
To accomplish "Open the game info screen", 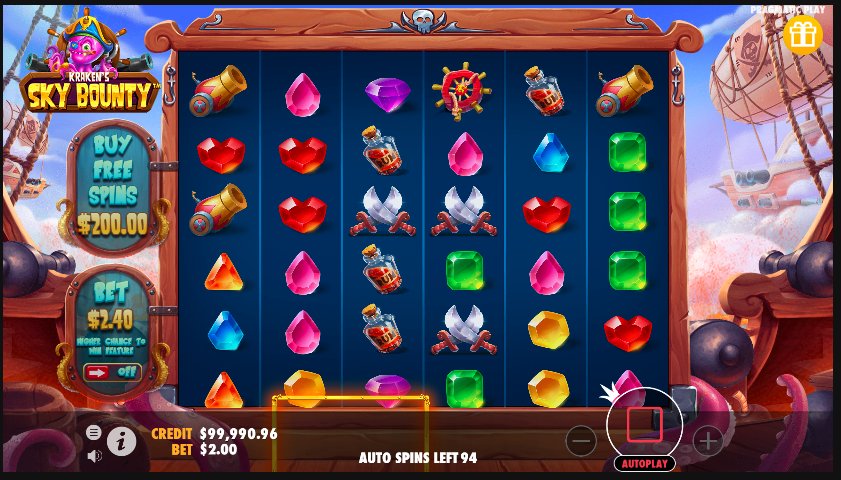I will 122,441.
